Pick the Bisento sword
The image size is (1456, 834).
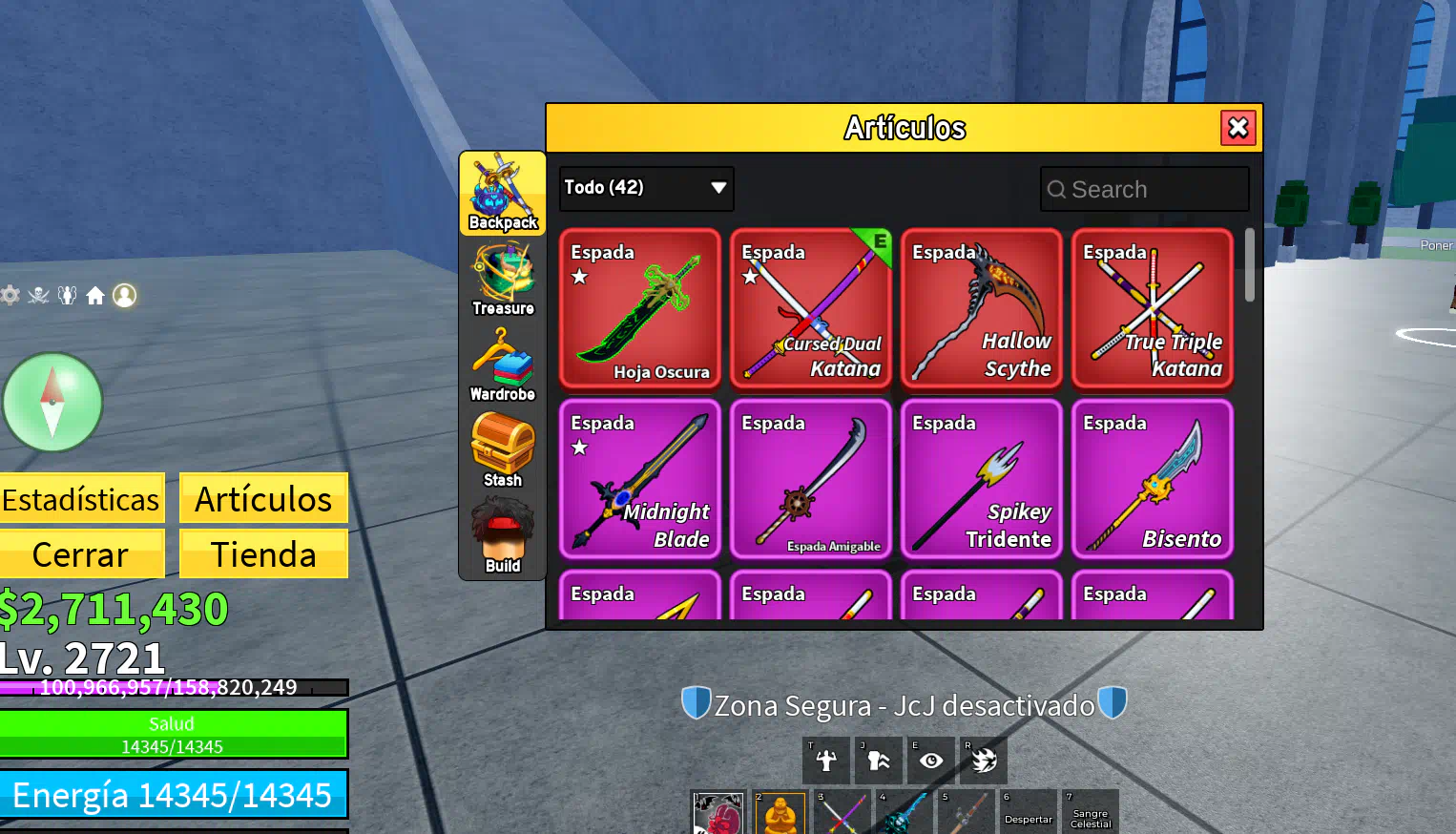[1153, 479]
